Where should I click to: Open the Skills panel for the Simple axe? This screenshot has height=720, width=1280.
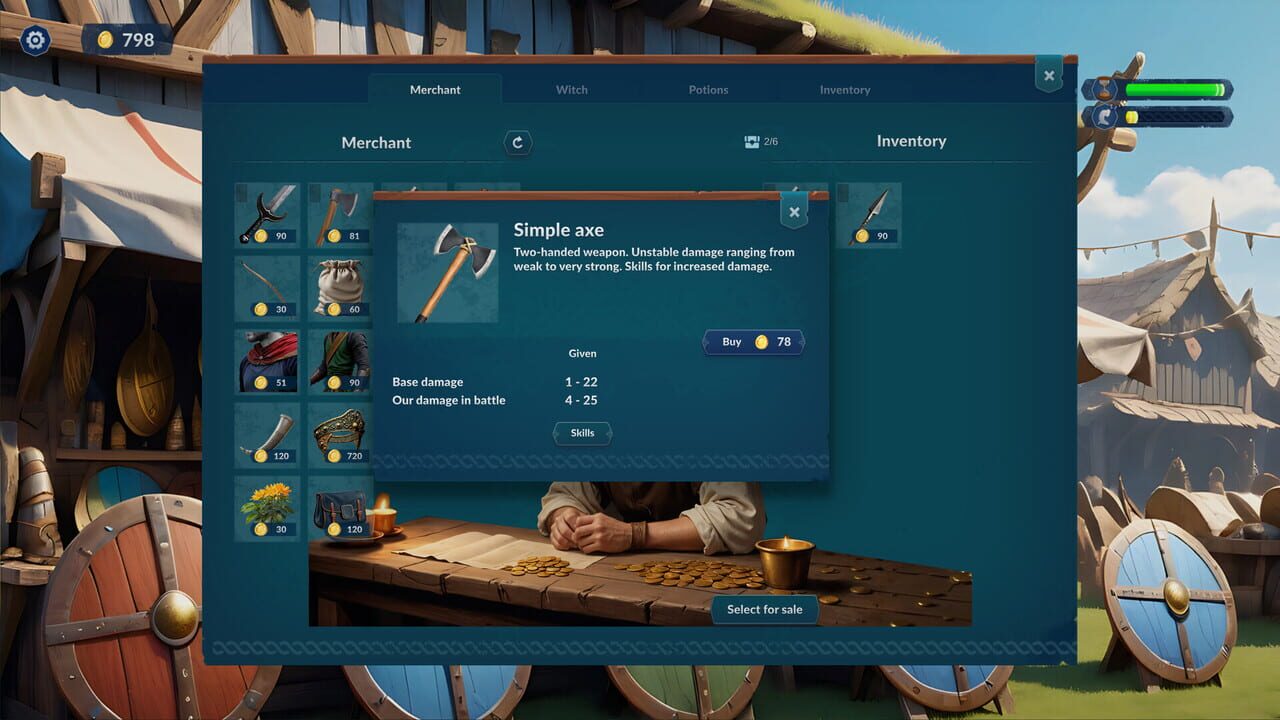582,433
